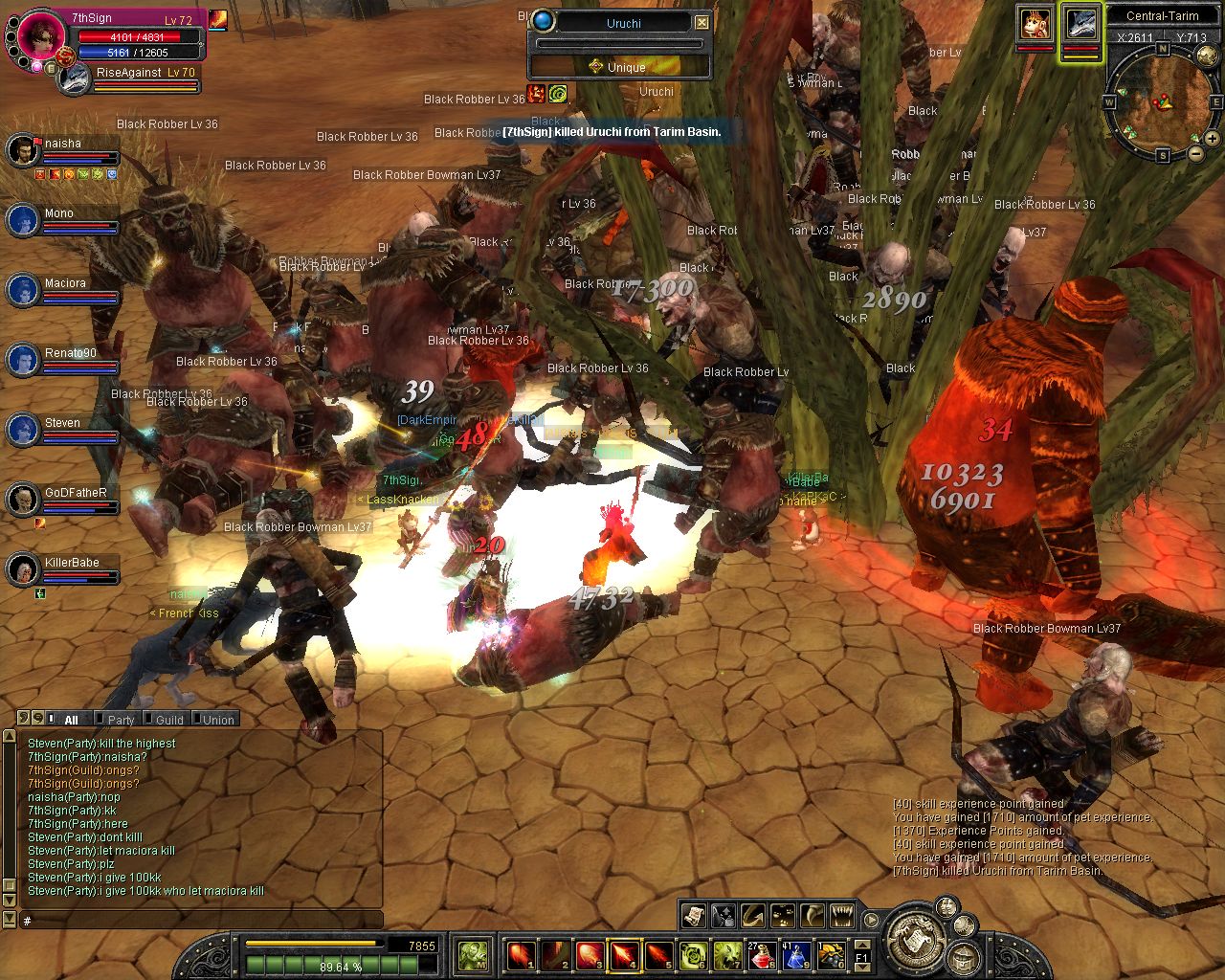Viewport: 1225px width, 980px height.
Task: Select party member KillerBabe
Action: pos(72,564)
